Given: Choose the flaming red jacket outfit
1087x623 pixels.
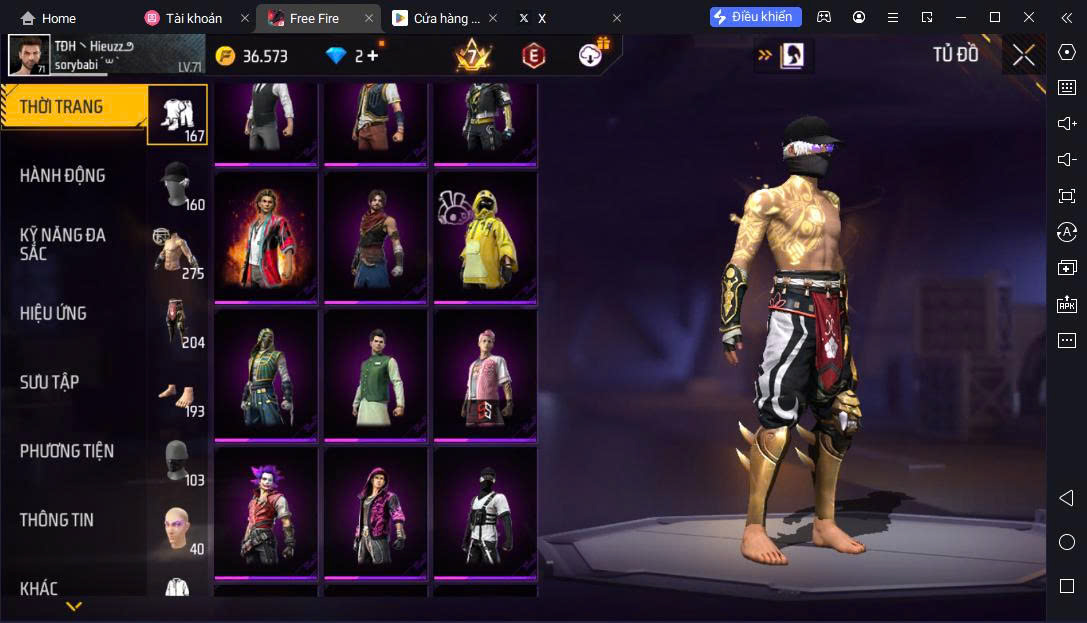Looking at the screenshot, I should click(266, 238).
